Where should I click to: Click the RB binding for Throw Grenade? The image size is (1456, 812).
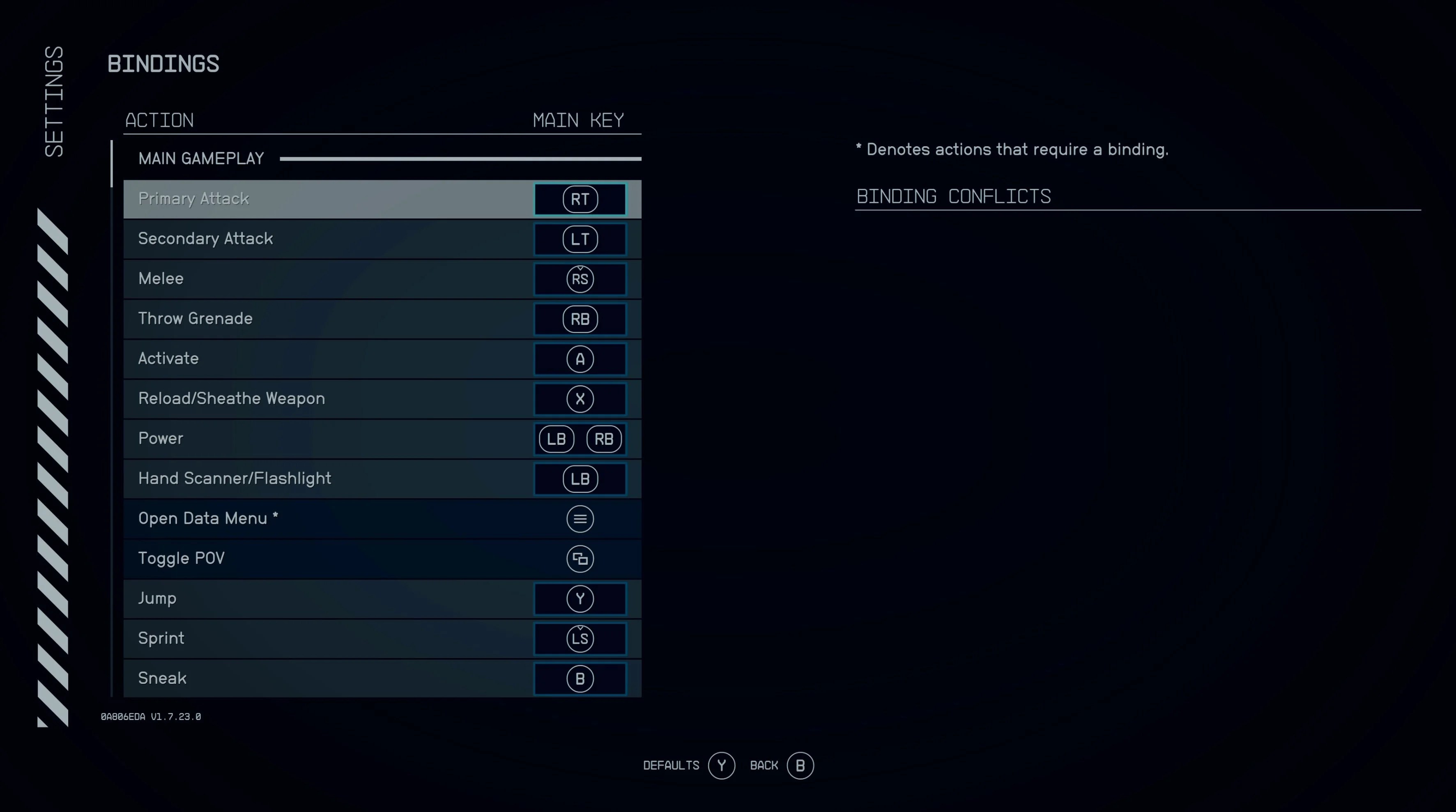(580, 319)
